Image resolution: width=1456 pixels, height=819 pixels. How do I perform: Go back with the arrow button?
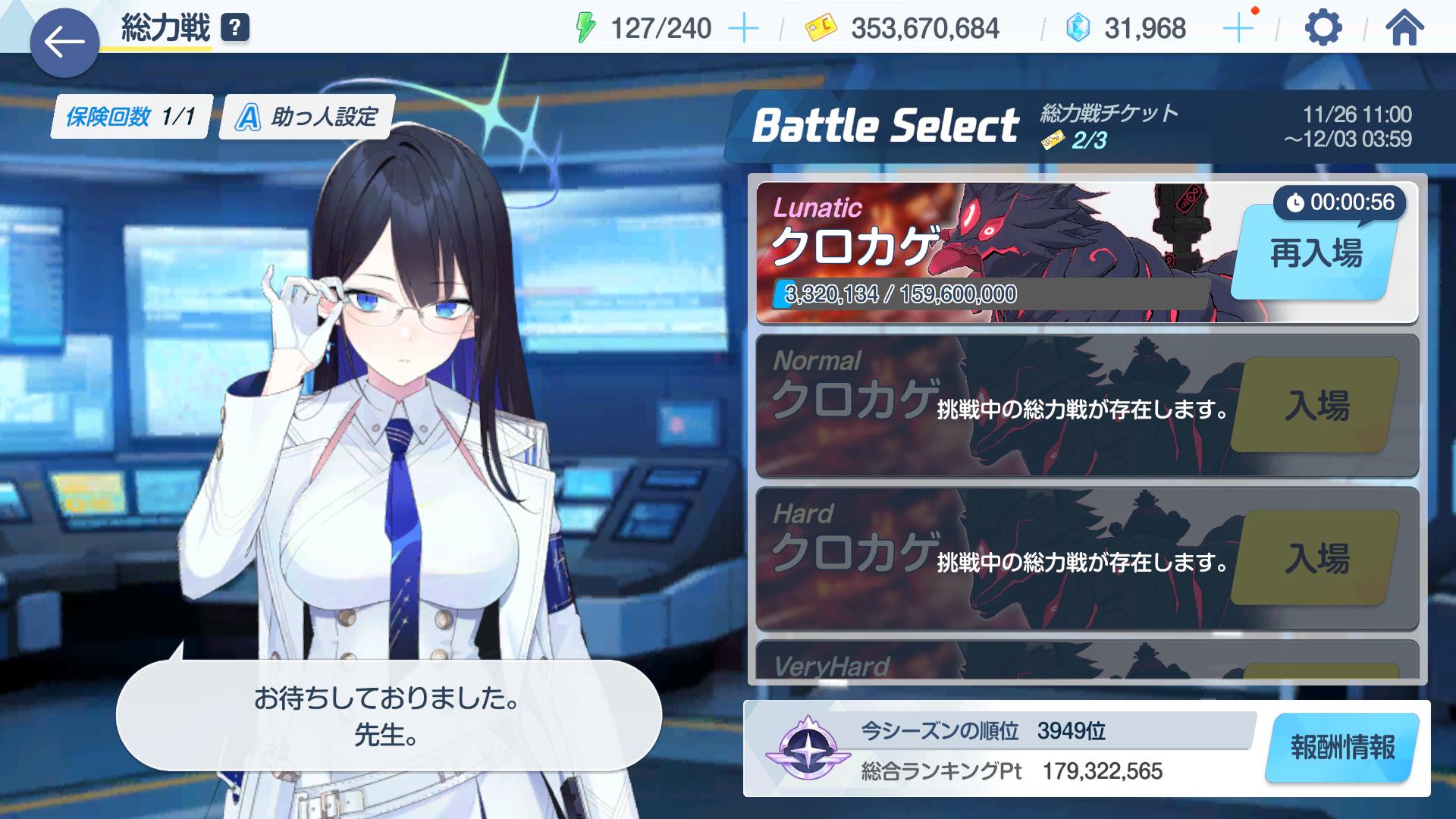tap(64, 42)
